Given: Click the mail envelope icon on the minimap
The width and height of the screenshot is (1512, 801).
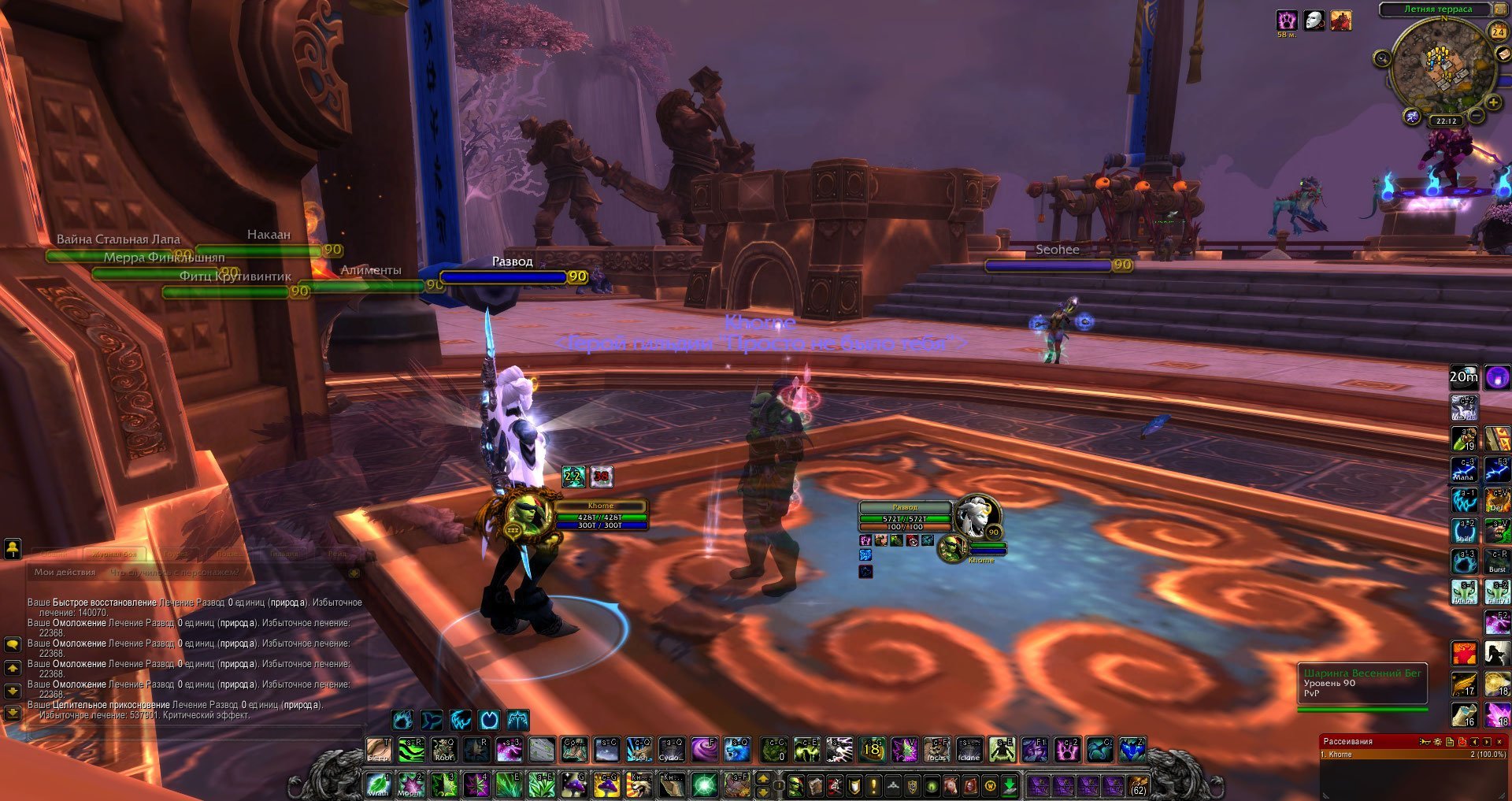Looking at the screenshot, I should [1503, 55].
